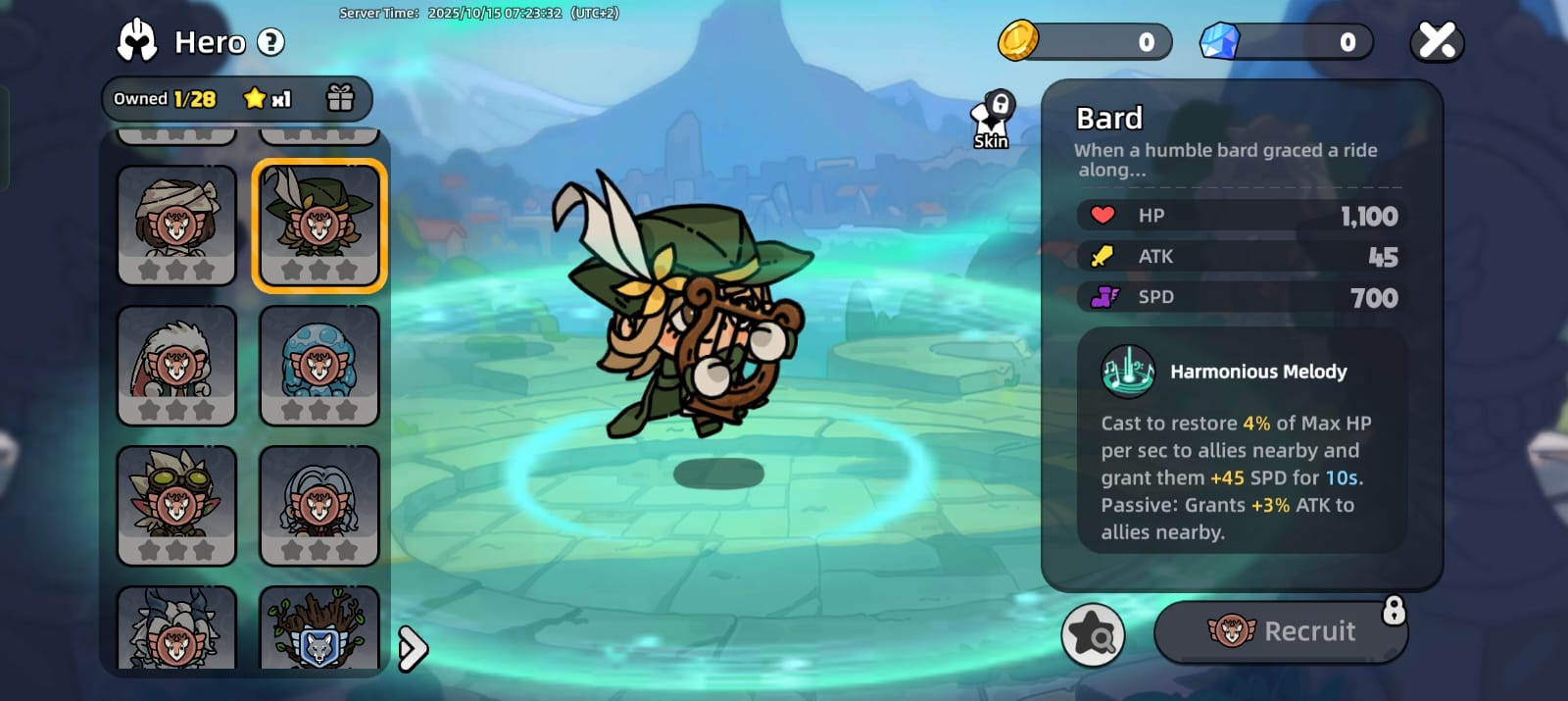The width and height of the screenshot is (1568, 701).
Task: View the Harmonious Melody skill icon
Action: pyautogui.click(x=1128, y=372)
